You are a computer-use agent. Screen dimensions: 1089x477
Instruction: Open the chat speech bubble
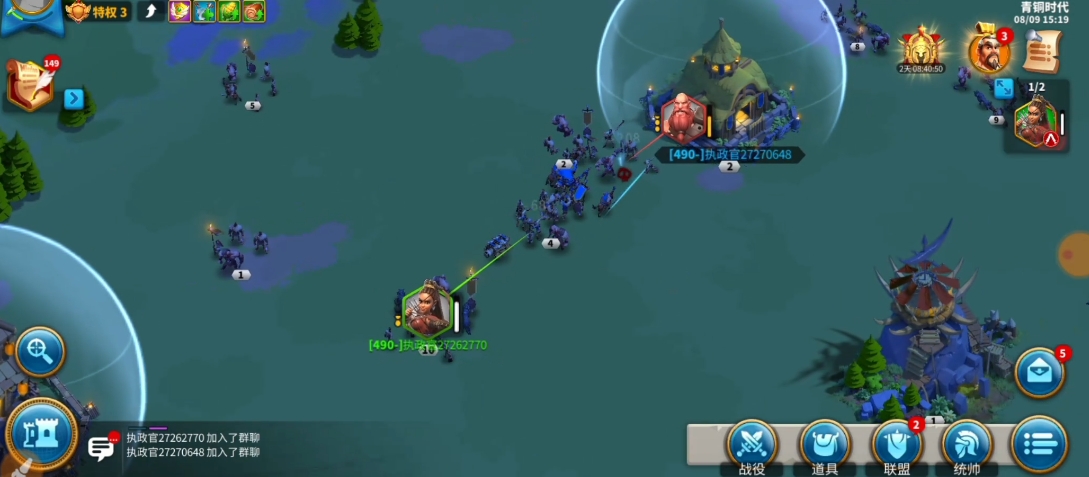101,448
